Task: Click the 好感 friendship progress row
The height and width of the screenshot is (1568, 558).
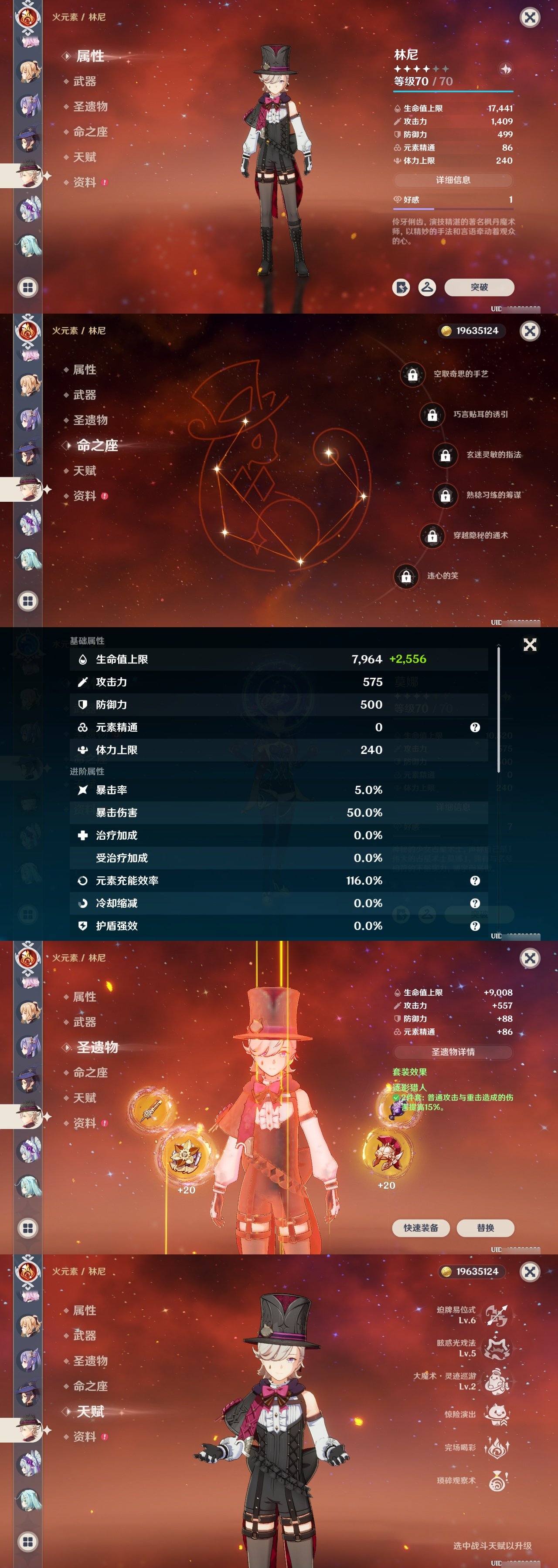Action: [x=454, y=199]
